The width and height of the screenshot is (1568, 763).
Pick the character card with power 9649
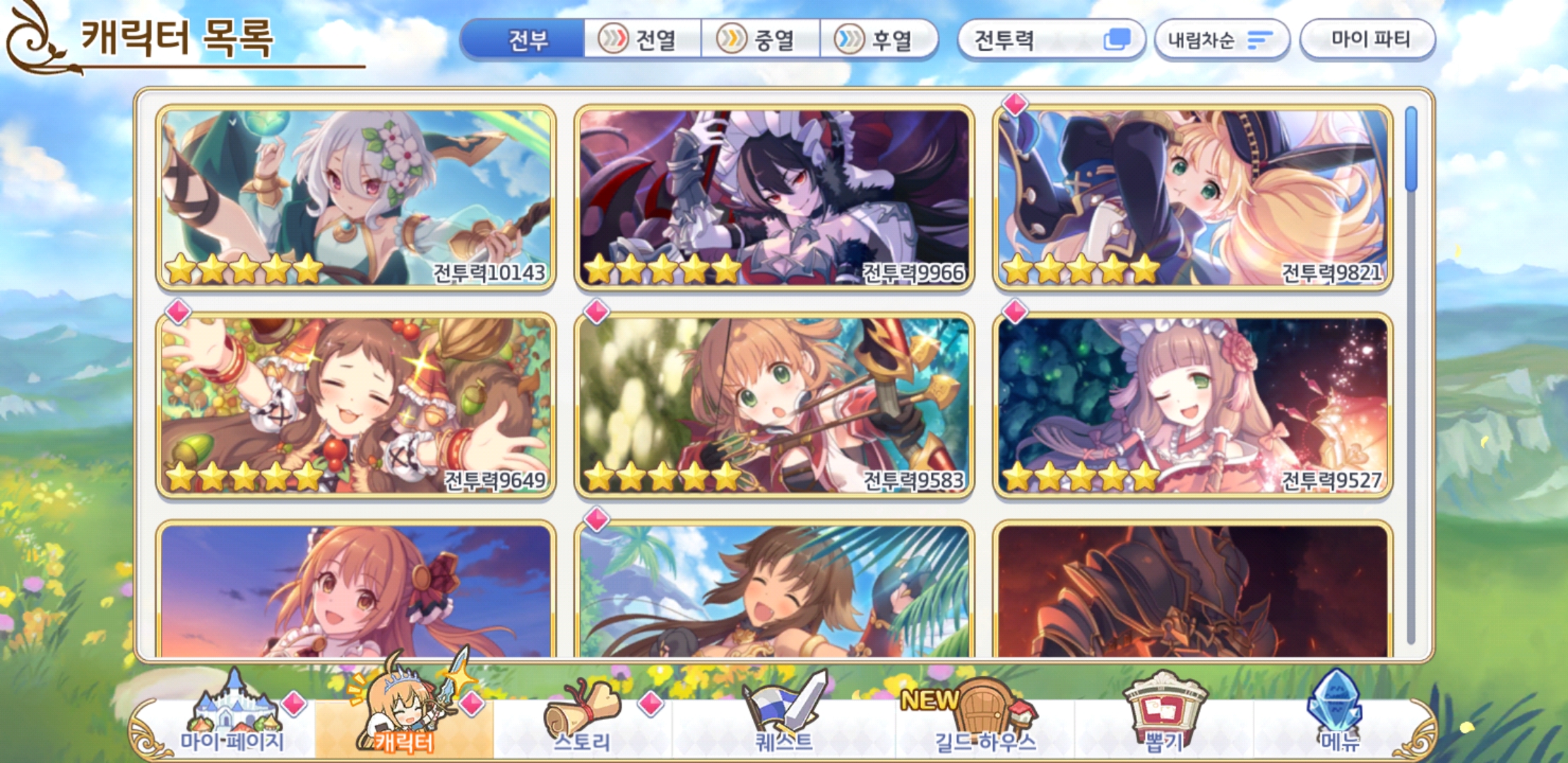click(x=356, y=405)
